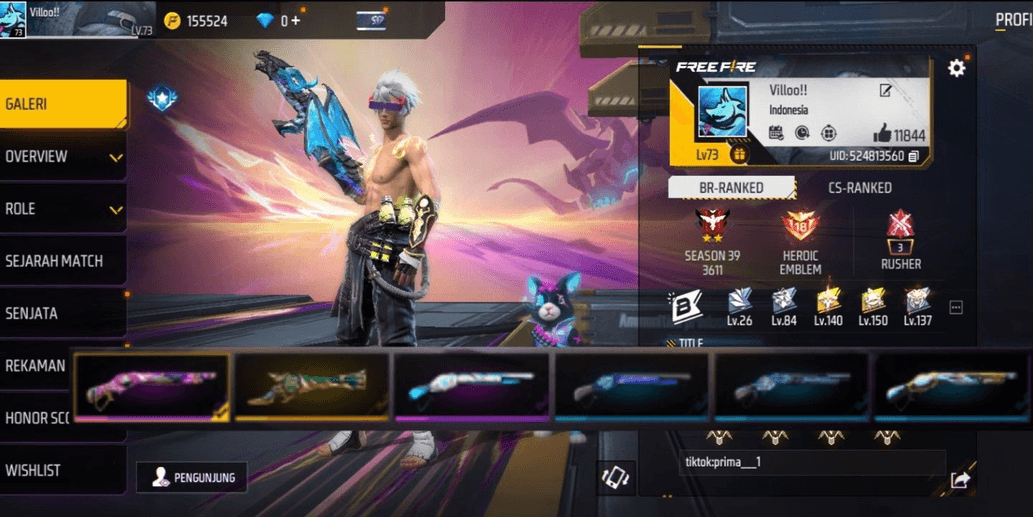1033x517 pixels.
Task: Give a like with thumbs-up icon
Action: (x=882, y=134)
